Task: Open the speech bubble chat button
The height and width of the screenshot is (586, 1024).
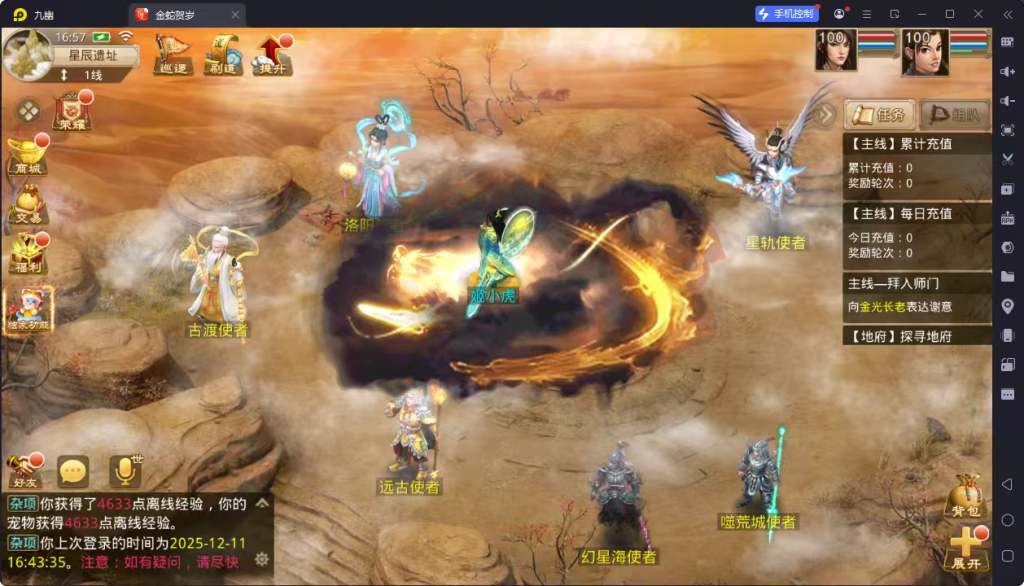Action: click(73, 471)
